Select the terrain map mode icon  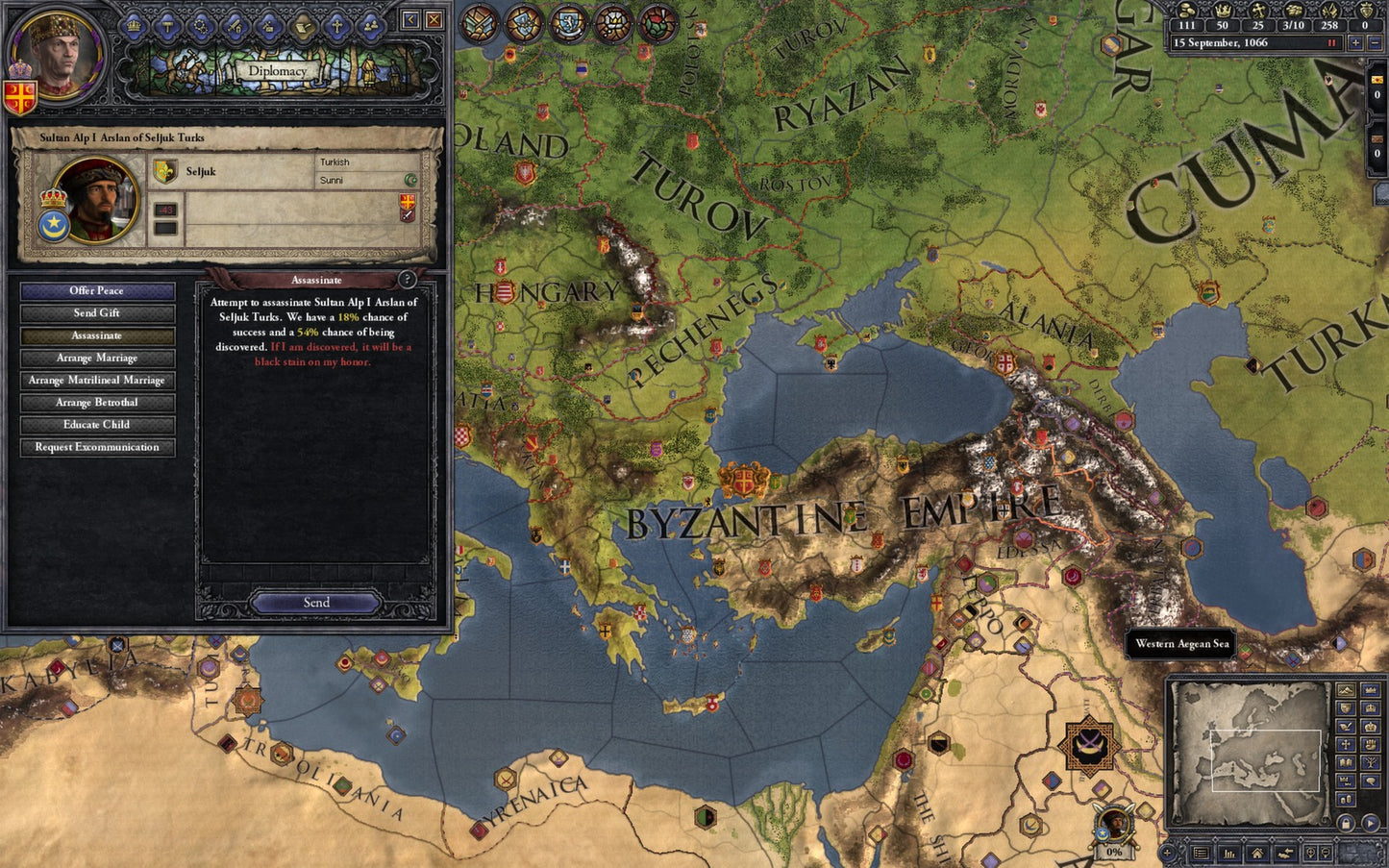click(1346, 690)
